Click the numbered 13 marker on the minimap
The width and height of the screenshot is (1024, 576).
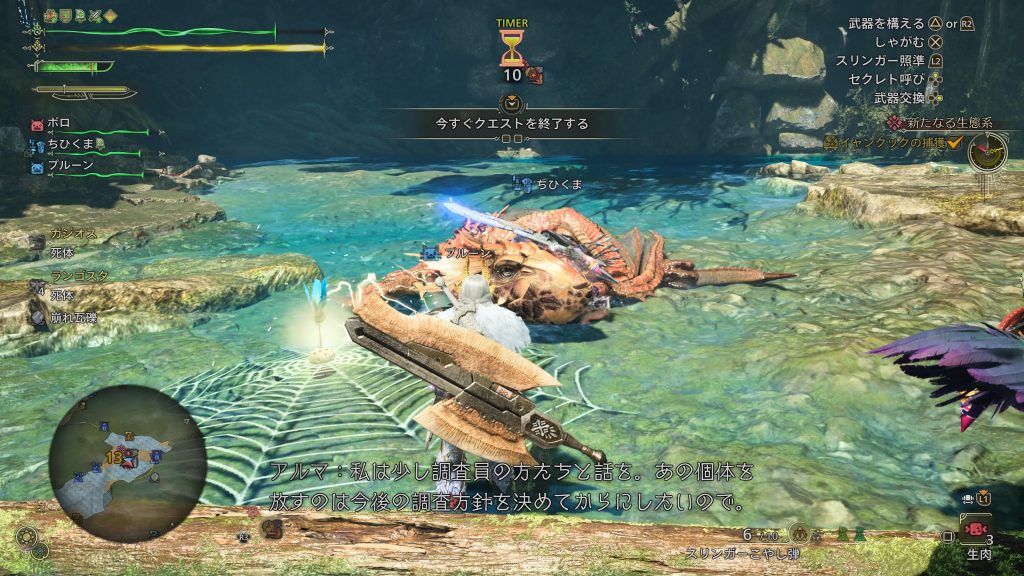click(x=115, y=457)
